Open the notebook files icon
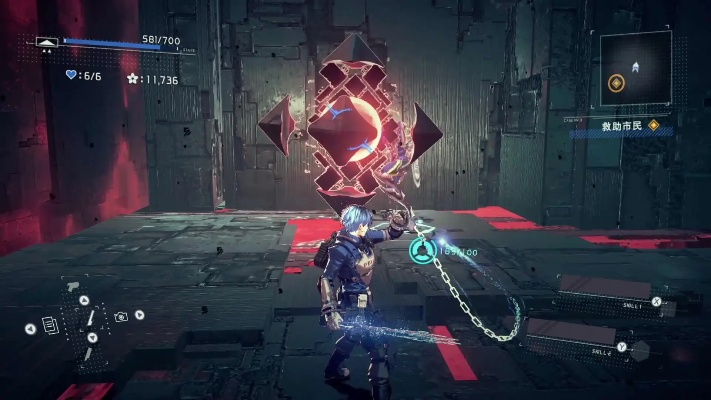711x400 pixels. (x=50, y=325)
